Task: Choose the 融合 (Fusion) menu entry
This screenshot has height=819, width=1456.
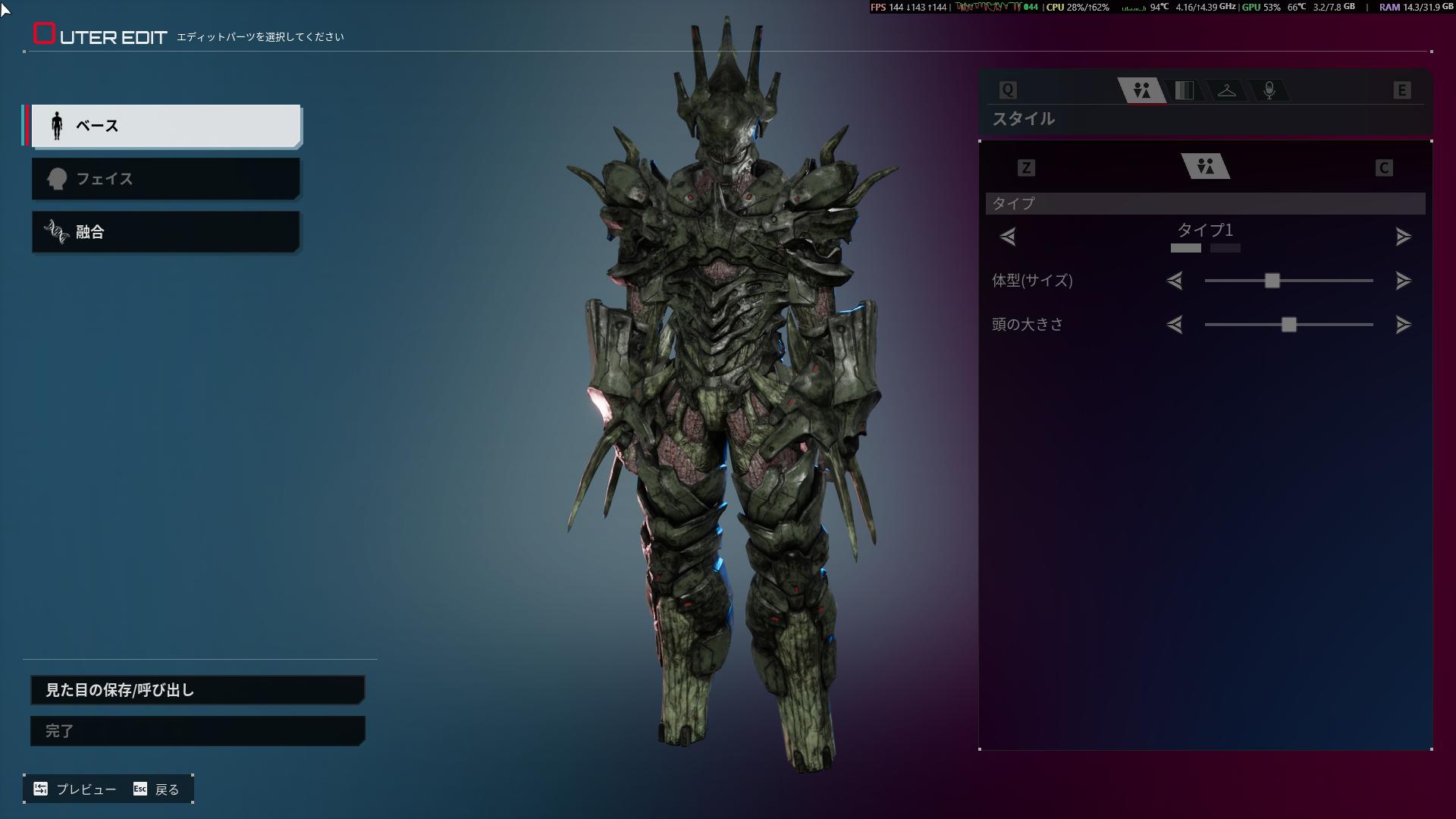Action: point(165,232)
